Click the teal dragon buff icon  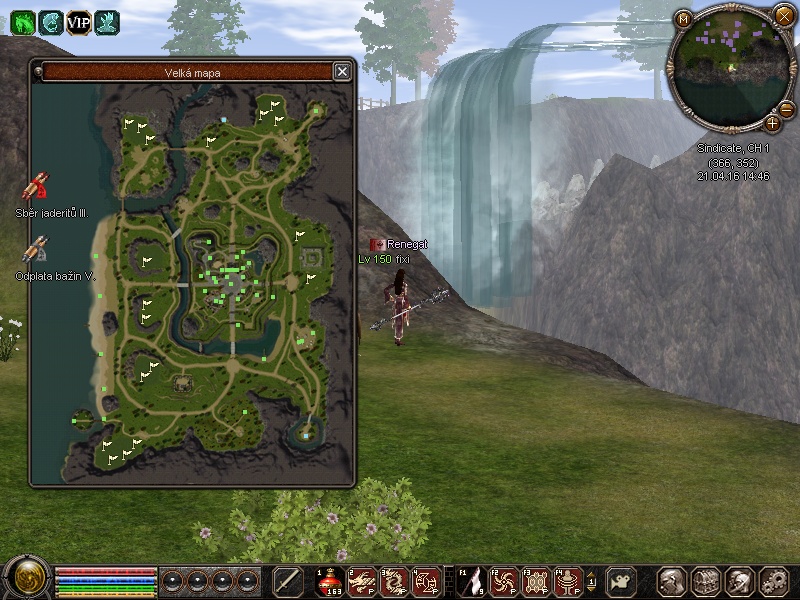pos(50,21)
